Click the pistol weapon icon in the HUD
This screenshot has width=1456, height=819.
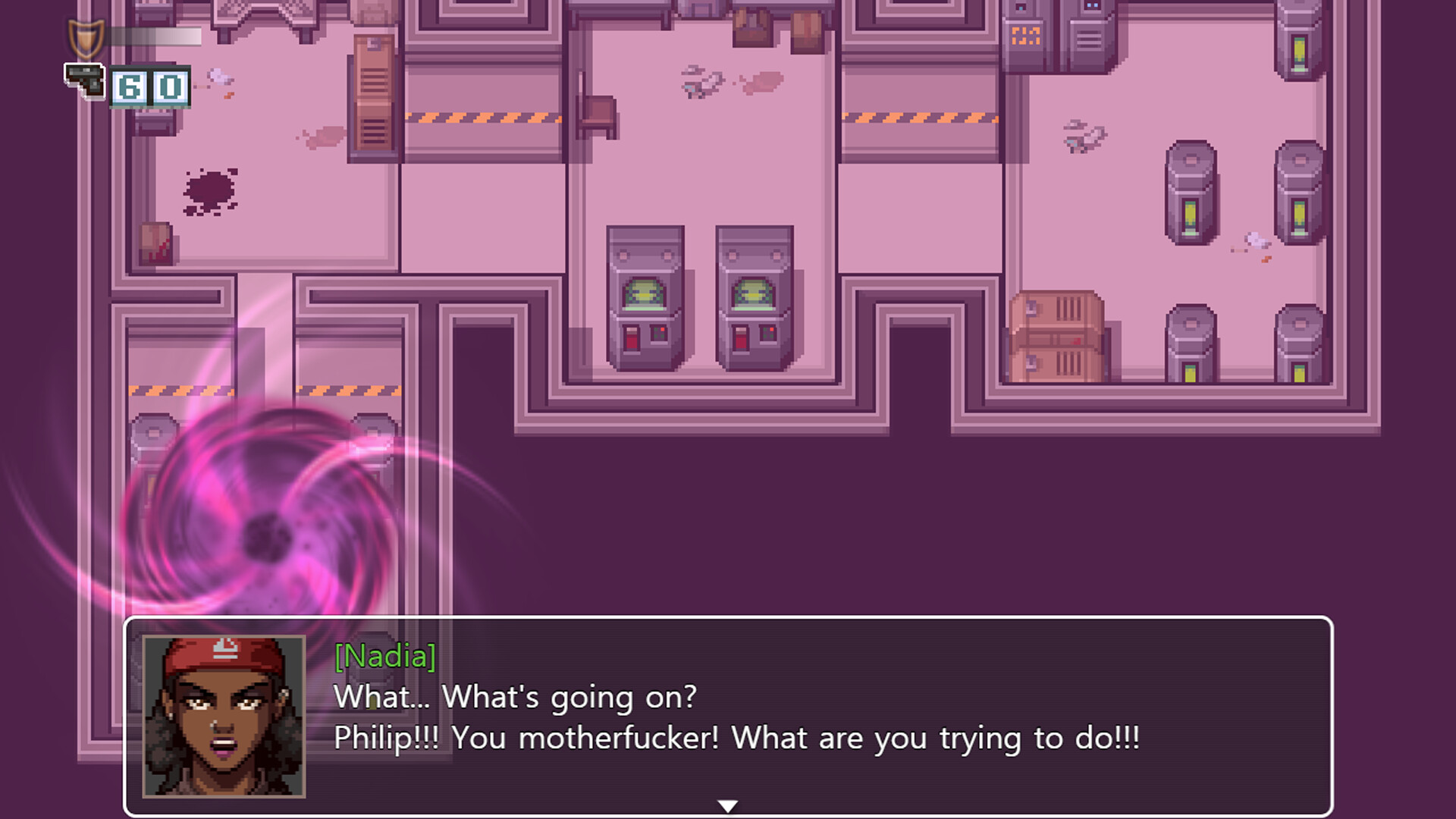pyautogui.click(x=85, y=80)
